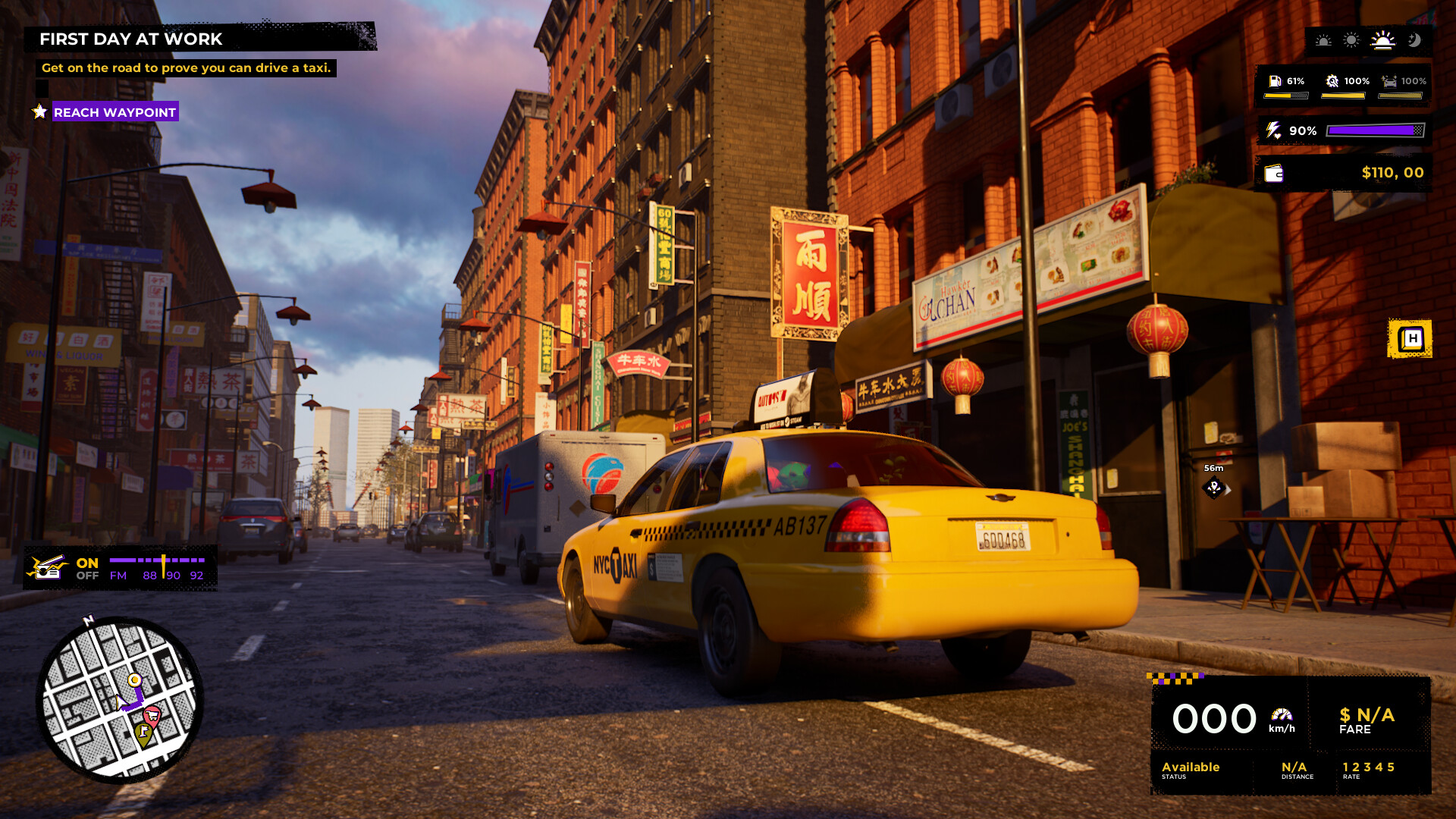The width and height of the screenshot is (1456, 819).
Task: Select the crescent moon night icon
Action: tap(1414, 40)
